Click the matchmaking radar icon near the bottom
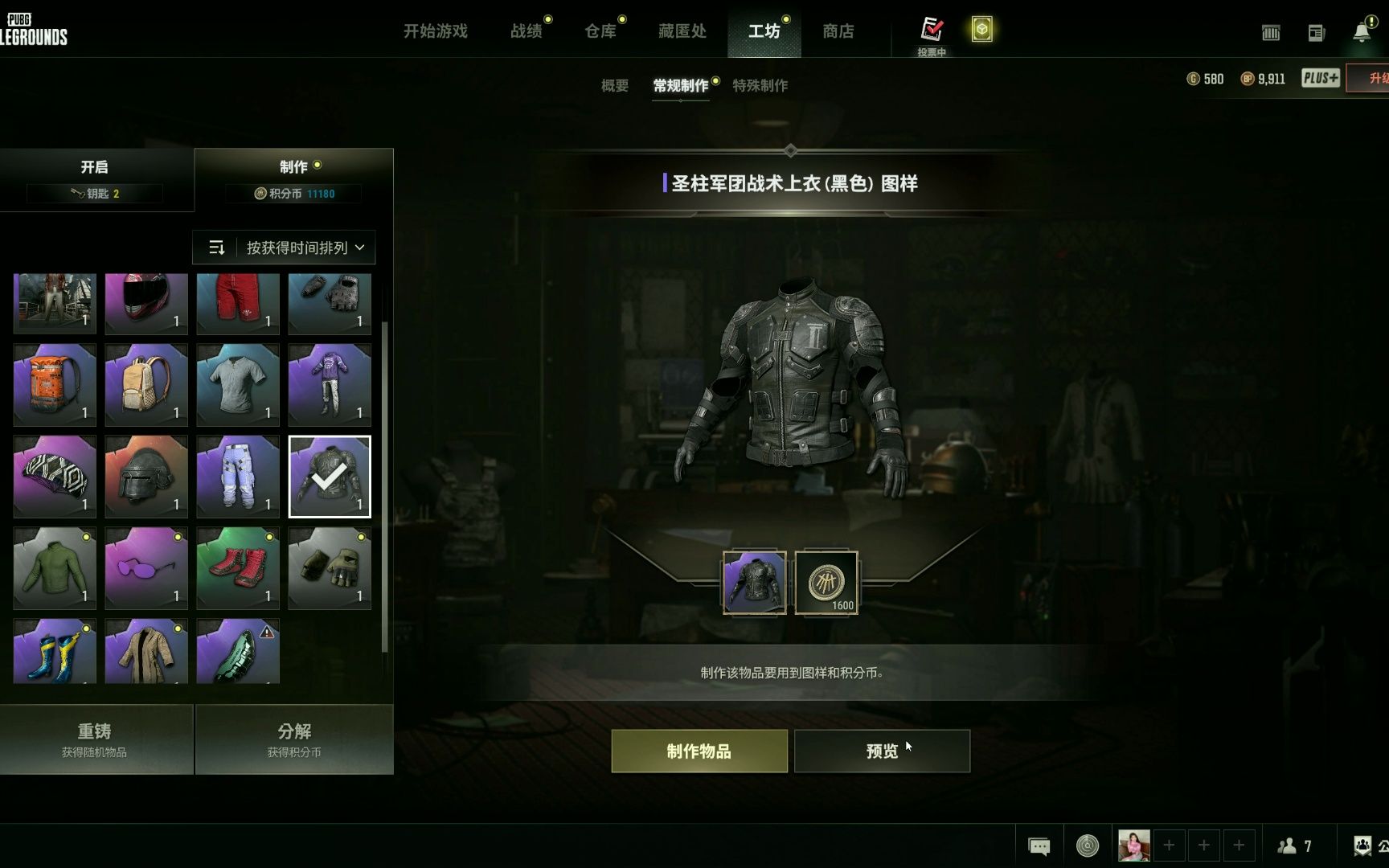1389x868 pixels. click(x=1088, y=845)
